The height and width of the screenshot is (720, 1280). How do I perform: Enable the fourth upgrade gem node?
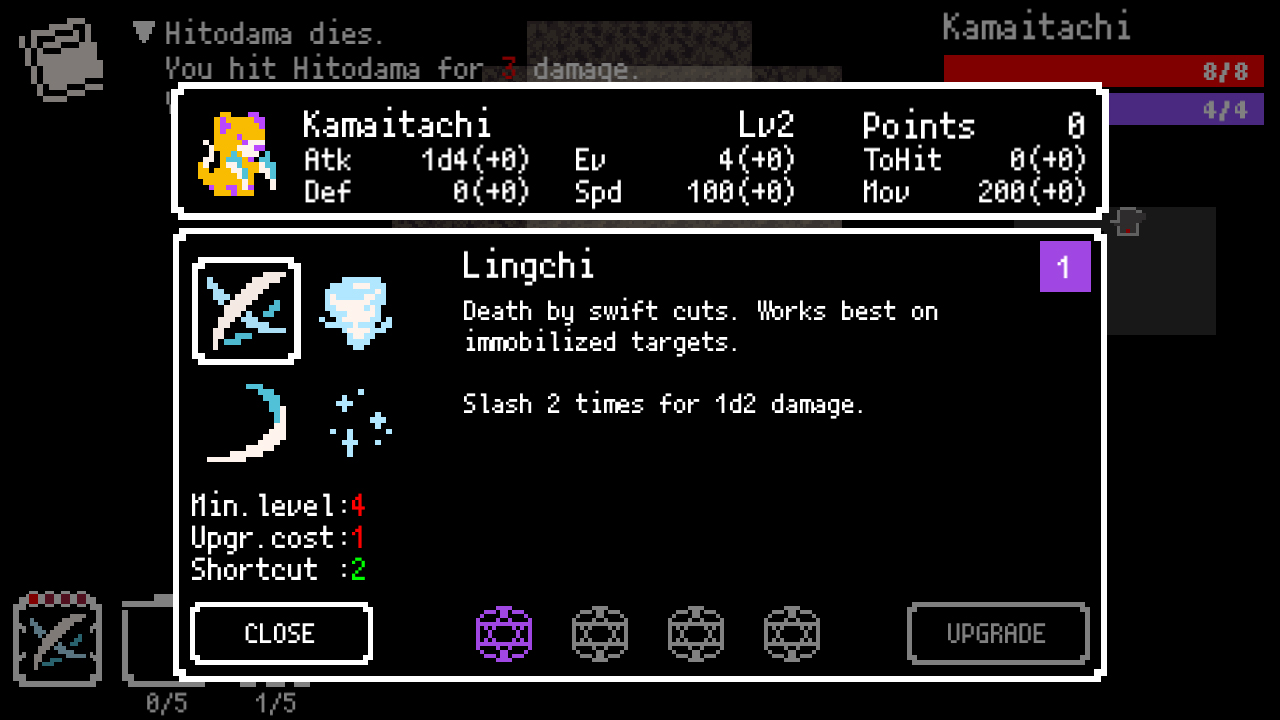coord(791,633)
